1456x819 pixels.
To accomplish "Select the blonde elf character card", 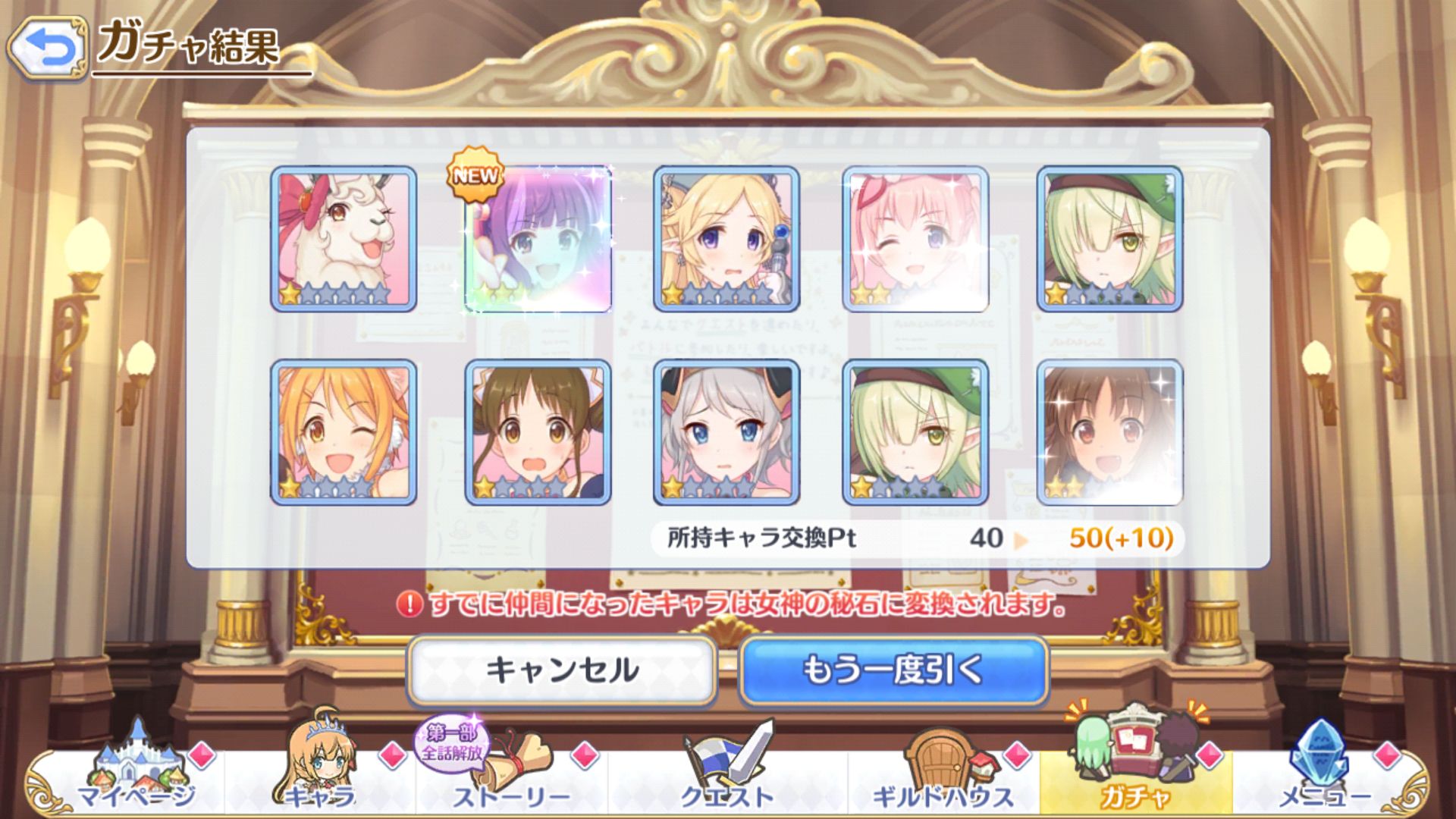I will point(726,239).
